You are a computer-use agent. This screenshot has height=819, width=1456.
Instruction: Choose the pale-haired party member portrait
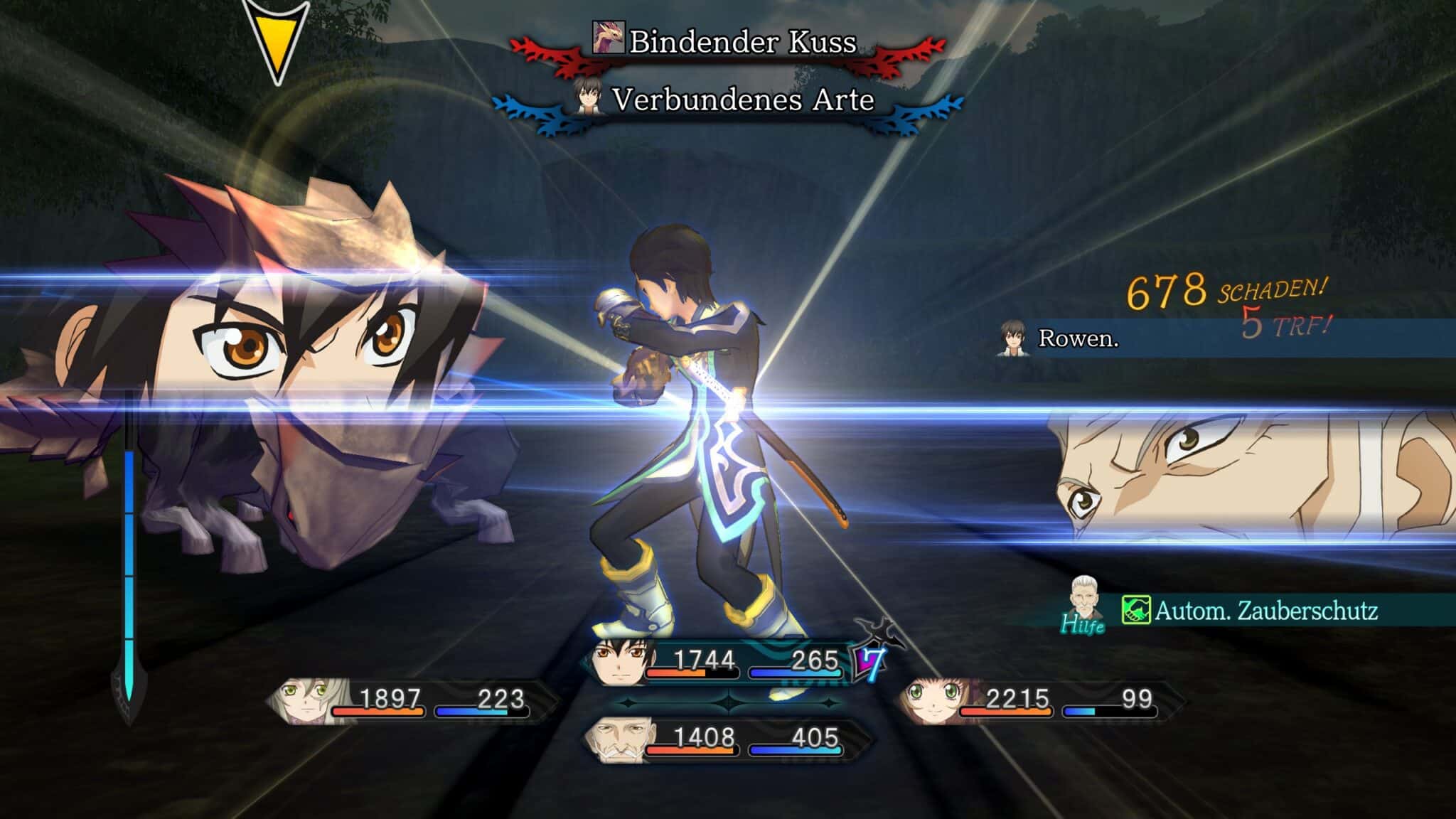point(304,700)
